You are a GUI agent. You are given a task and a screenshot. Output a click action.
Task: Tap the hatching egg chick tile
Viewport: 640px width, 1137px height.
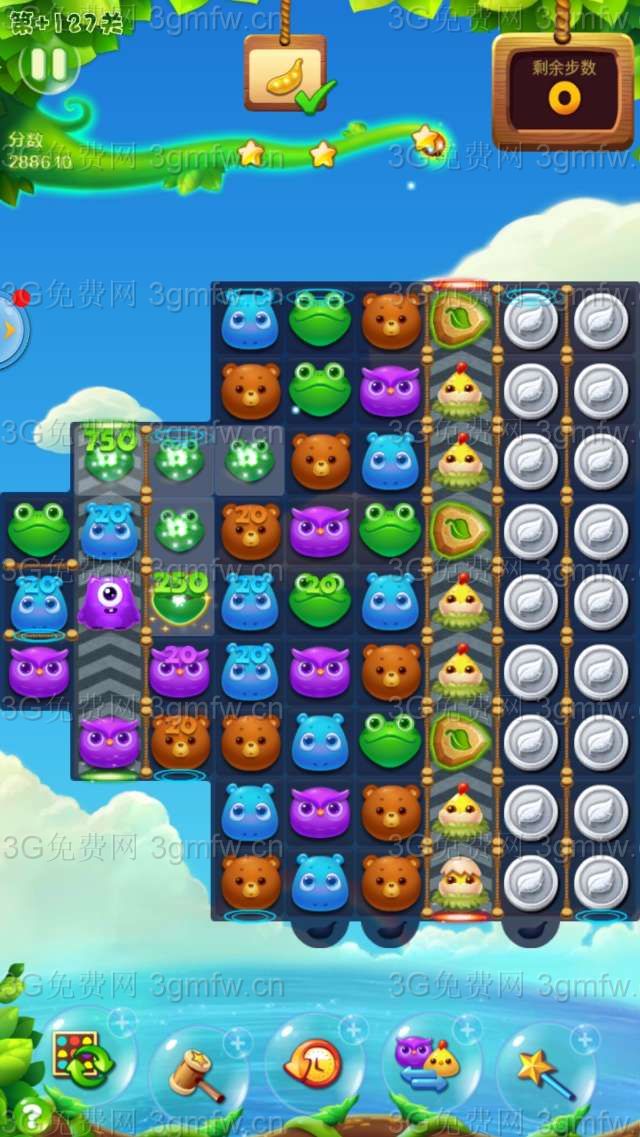[460, 880]
